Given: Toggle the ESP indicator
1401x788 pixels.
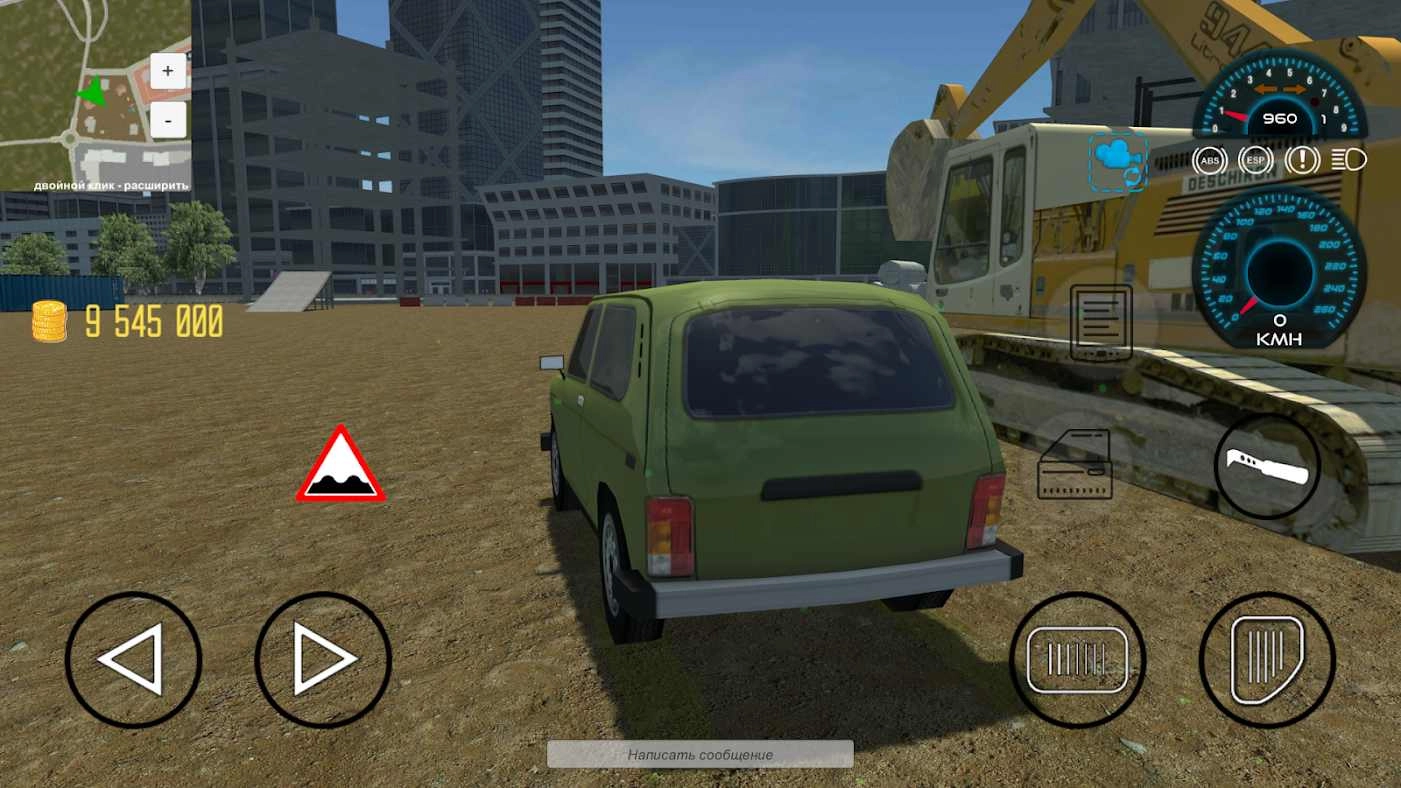Looking at the screenshot, I should [x=1255, y=160].
